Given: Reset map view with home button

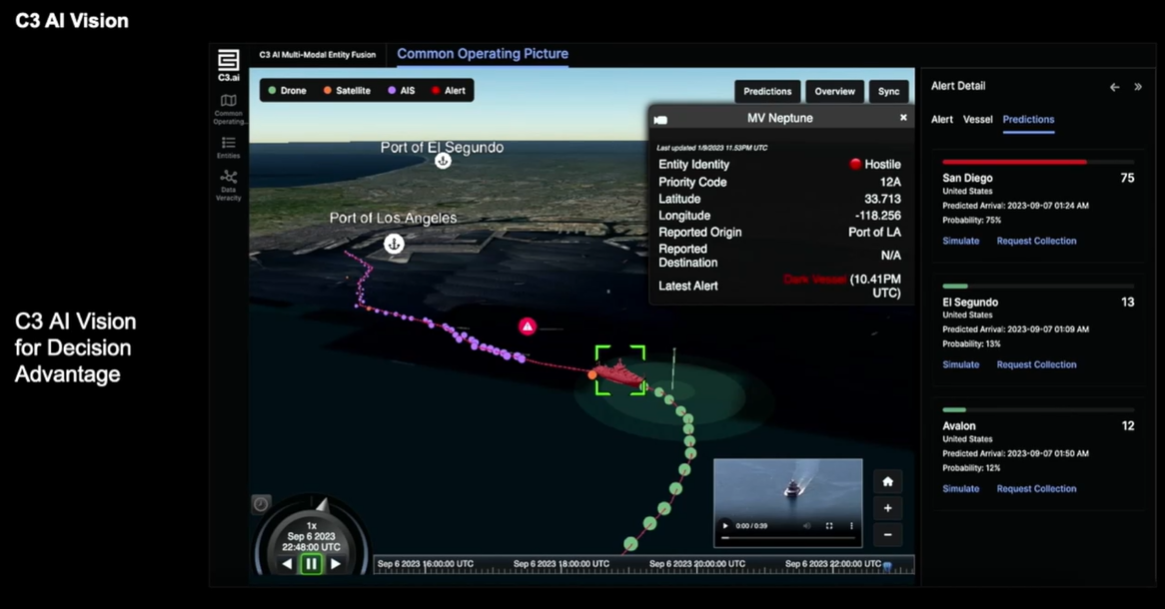Looking at the screenshot, I should point(887,482).
